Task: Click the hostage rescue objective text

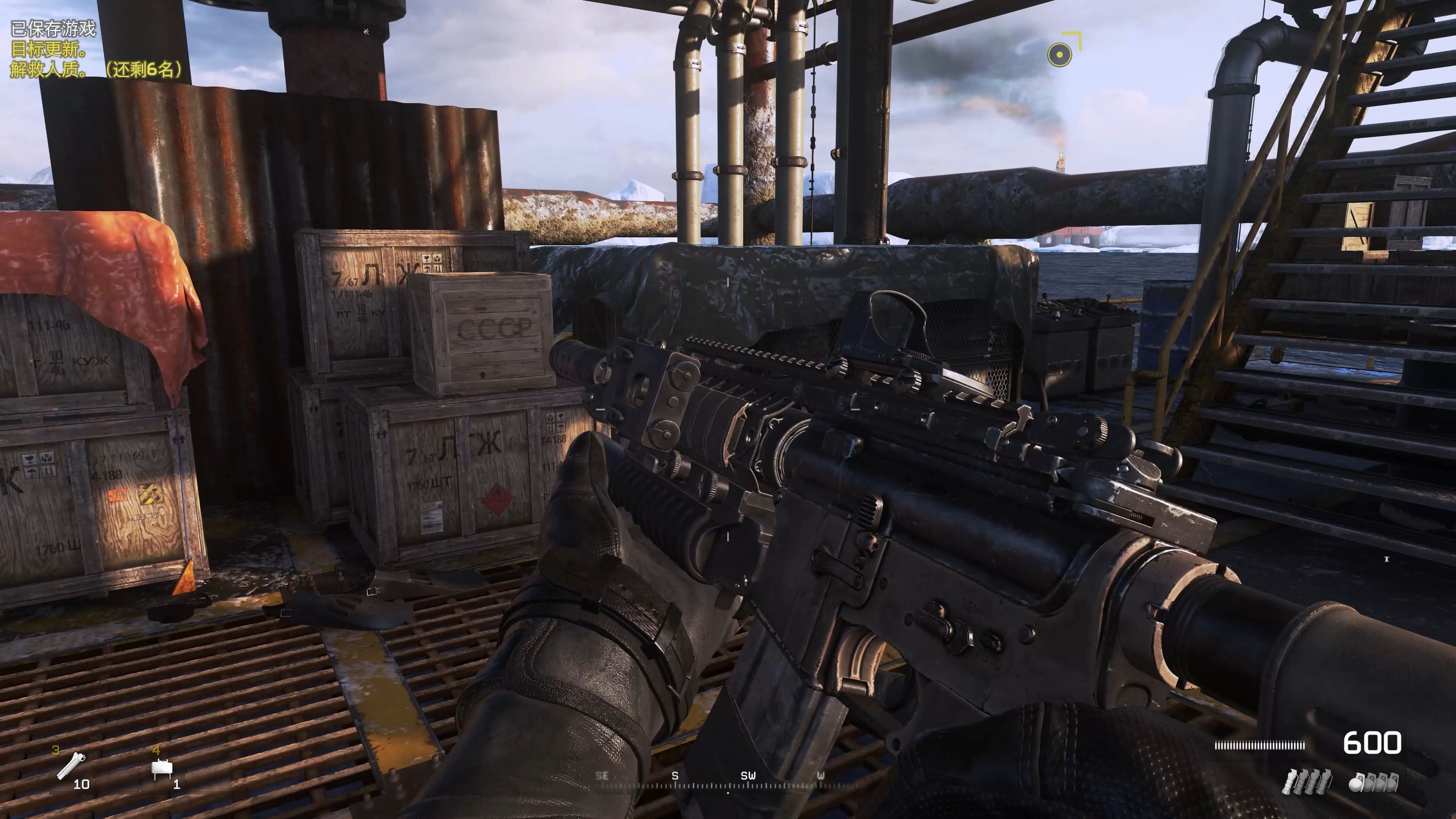Action: click(x=96, y=69)
